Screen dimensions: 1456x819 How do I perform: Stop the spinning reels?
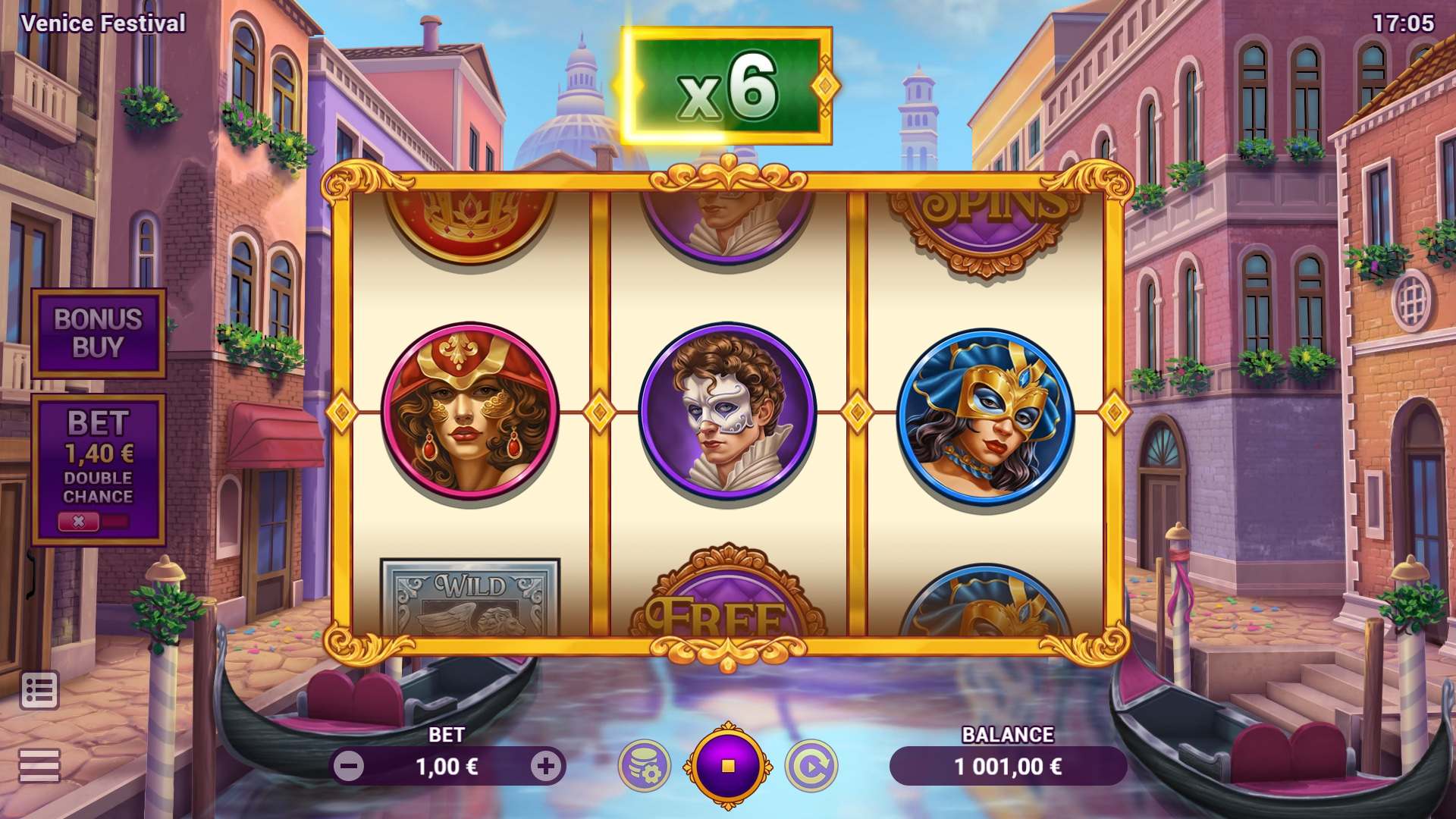pos(728,767)
